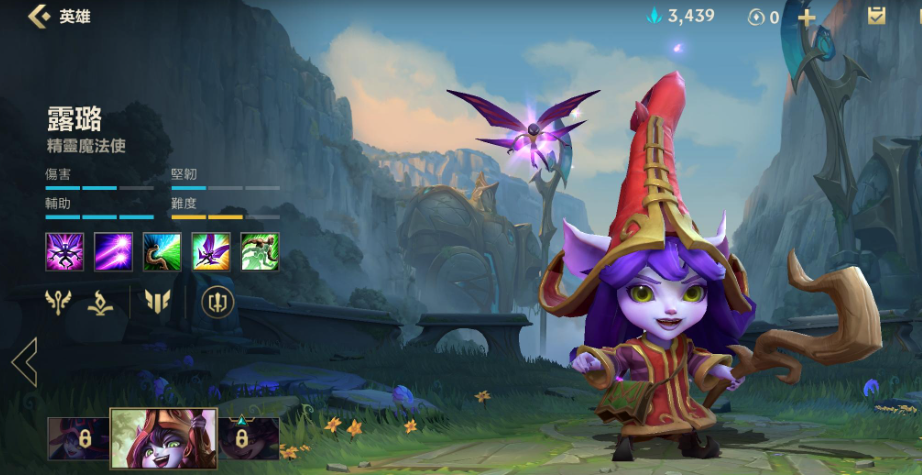Click the winged staff role icon
The width and height of the screenshot is (922, 475).
tap(58, 301)
